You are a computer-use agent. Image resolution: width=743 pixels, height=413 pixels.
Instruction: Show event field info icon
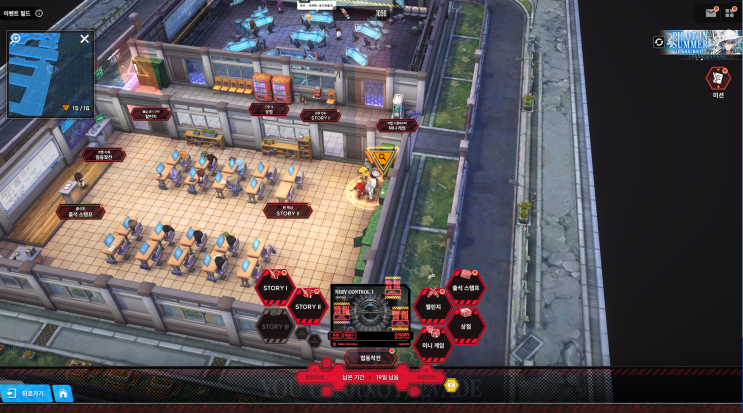point(39,14)
